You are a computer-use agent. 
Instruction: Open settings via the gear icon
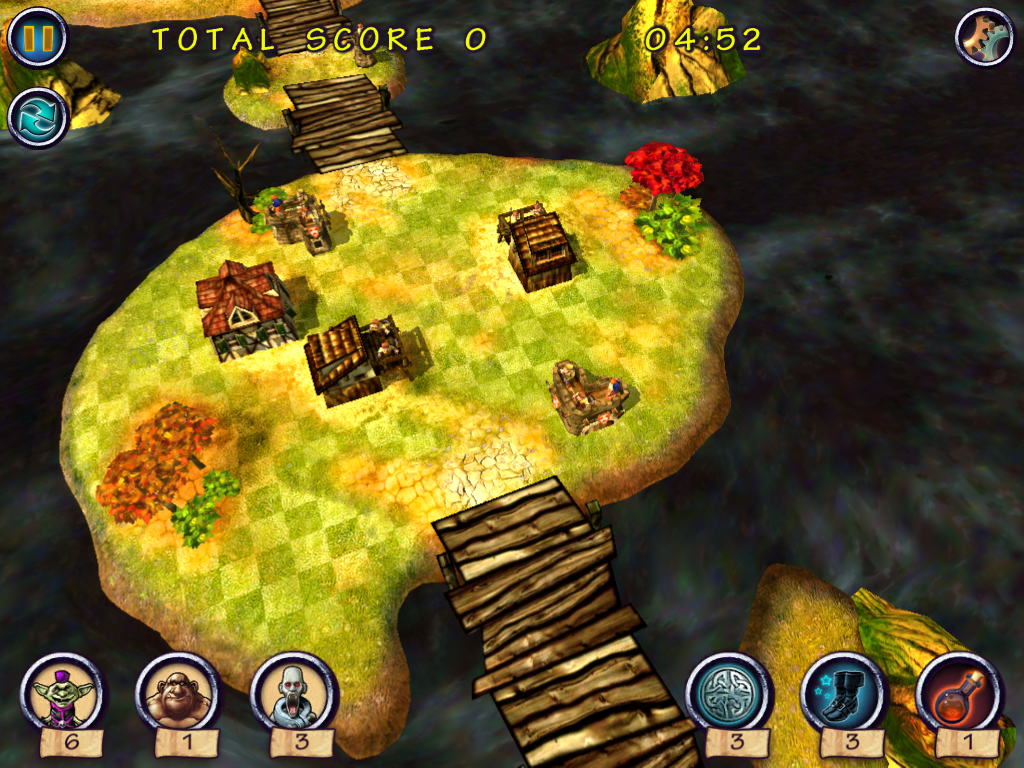point(984,37)
